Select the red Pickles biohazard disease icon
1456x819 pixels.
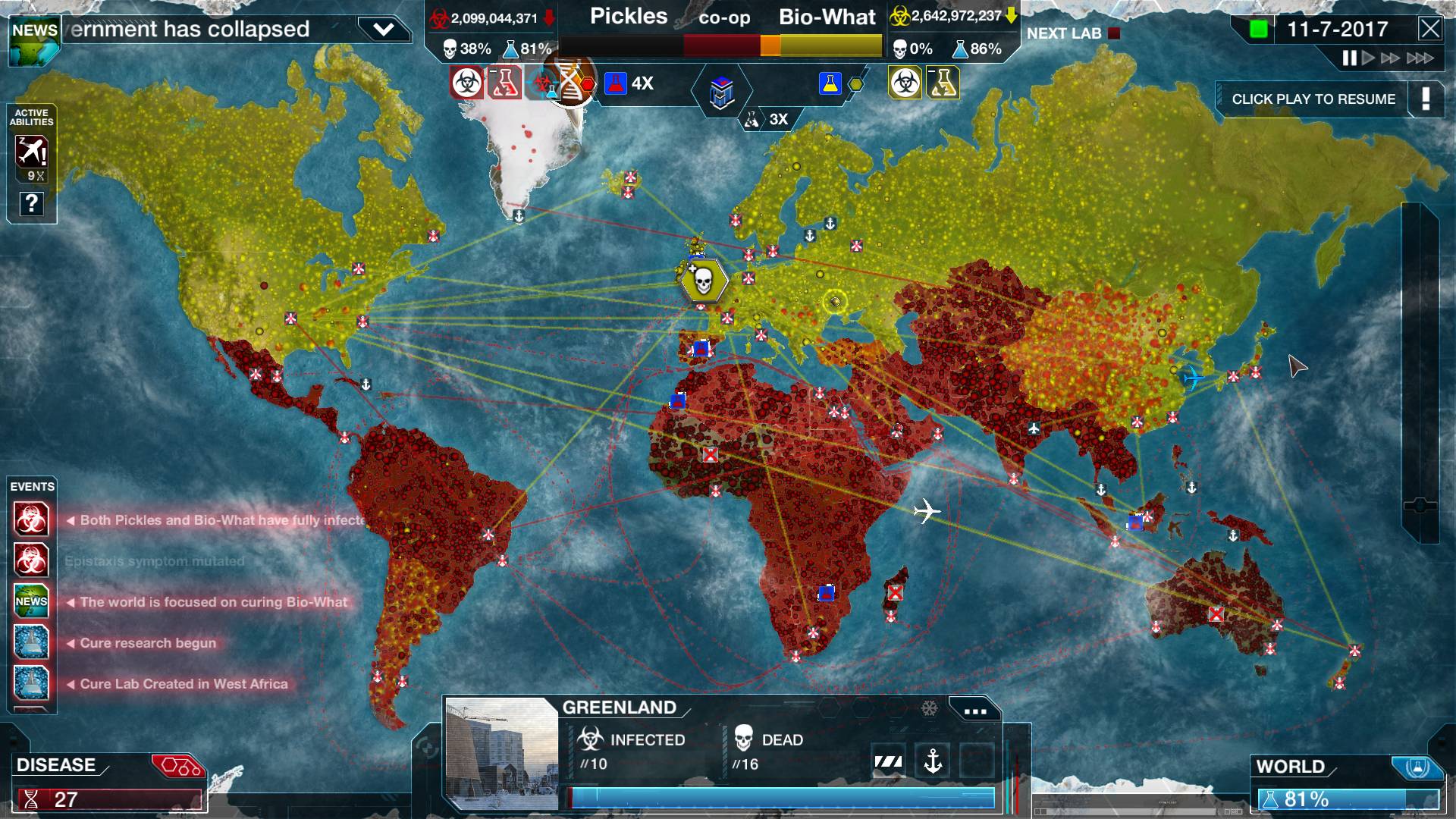[x=466, y=83]
